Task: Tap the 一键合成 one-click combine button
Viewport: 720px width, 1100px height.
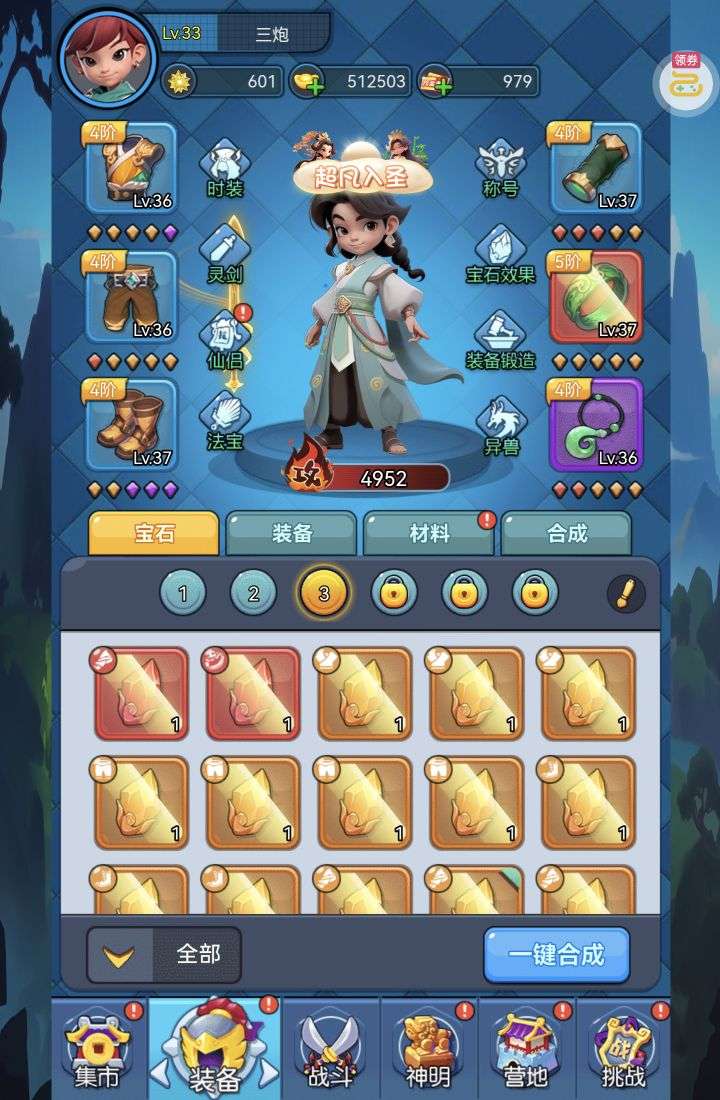Action: coord(557,954)
